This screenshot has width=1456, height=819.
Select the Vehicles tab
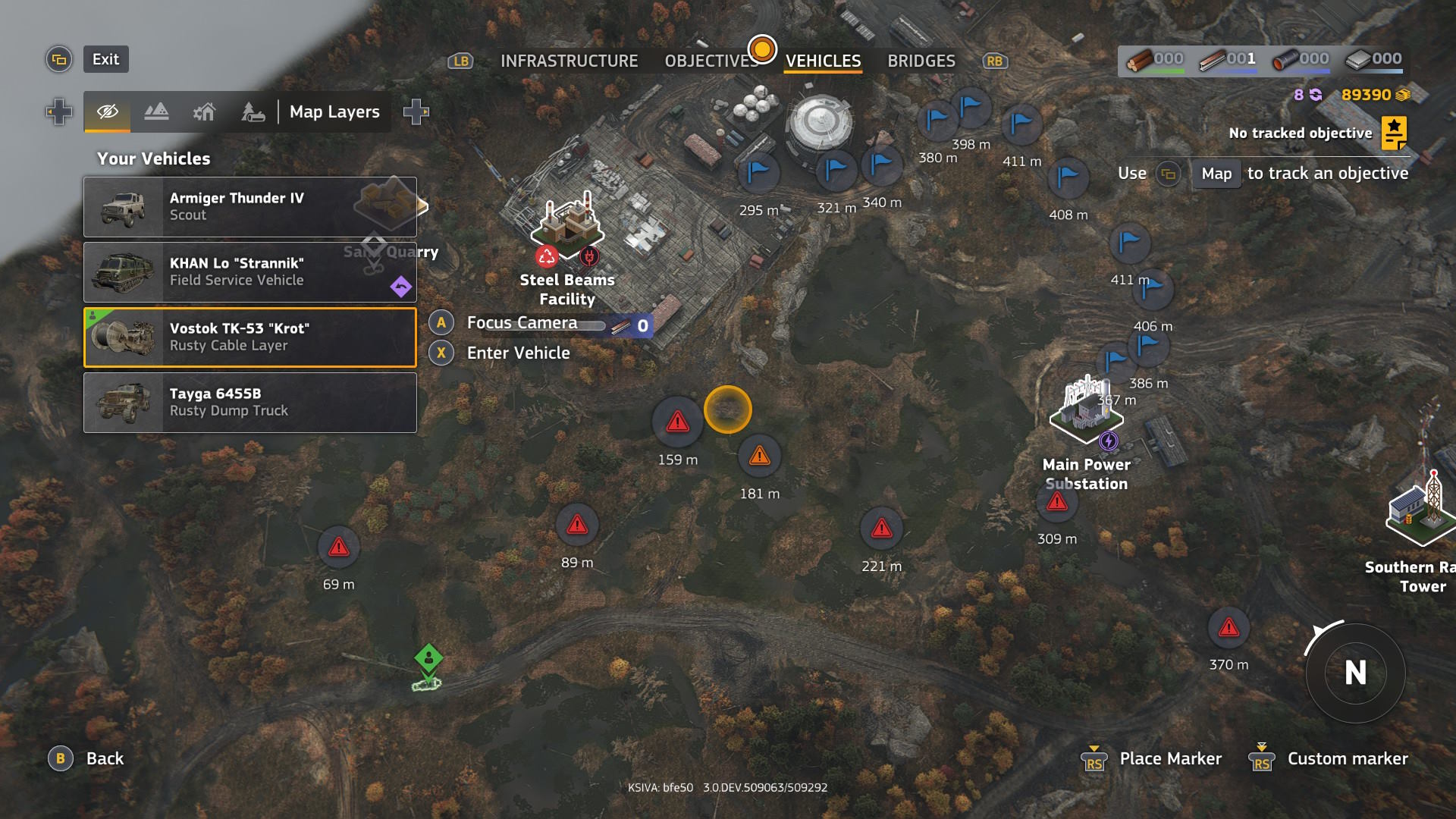[823, 61]
